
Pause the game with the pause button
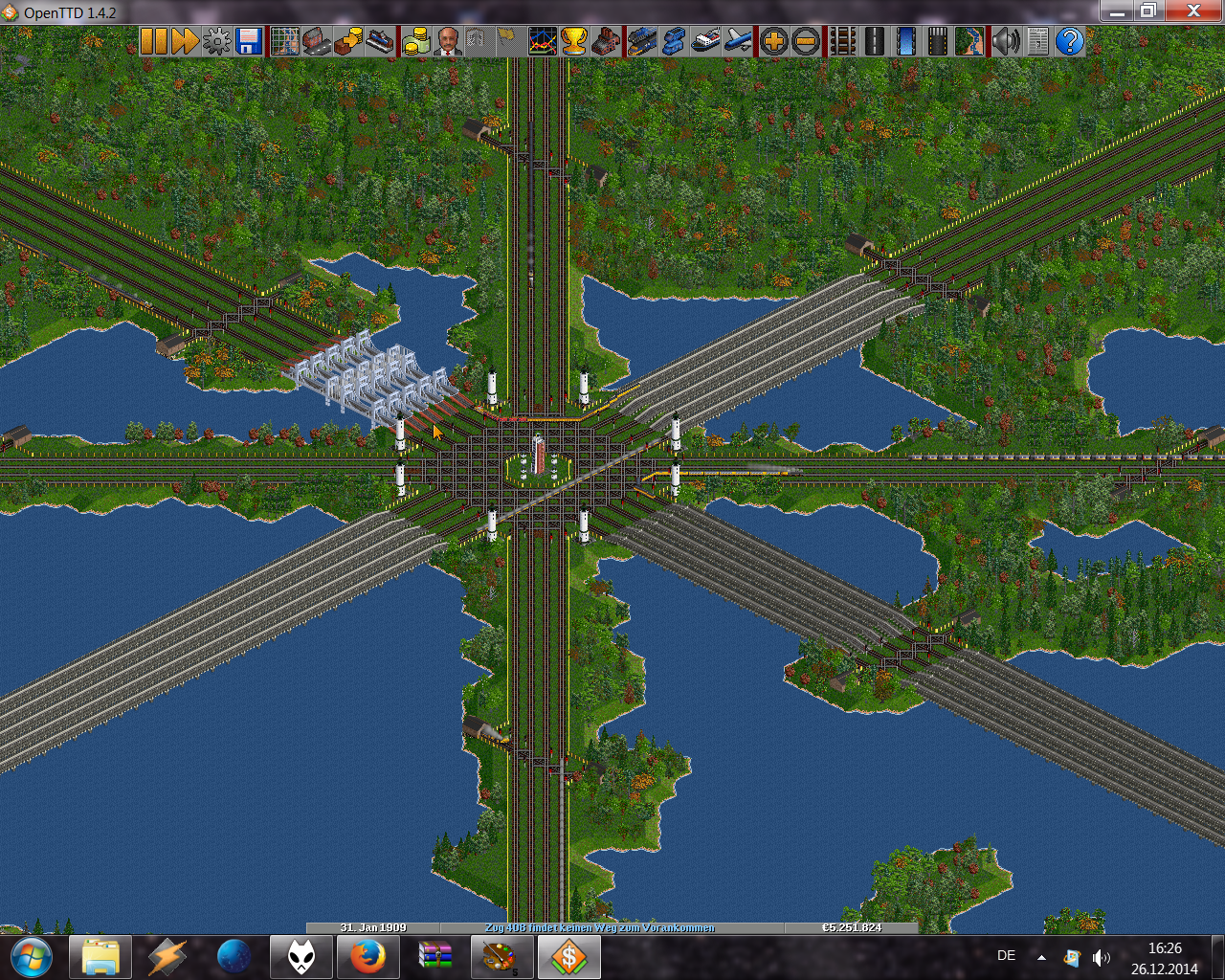tap(153, 41)
